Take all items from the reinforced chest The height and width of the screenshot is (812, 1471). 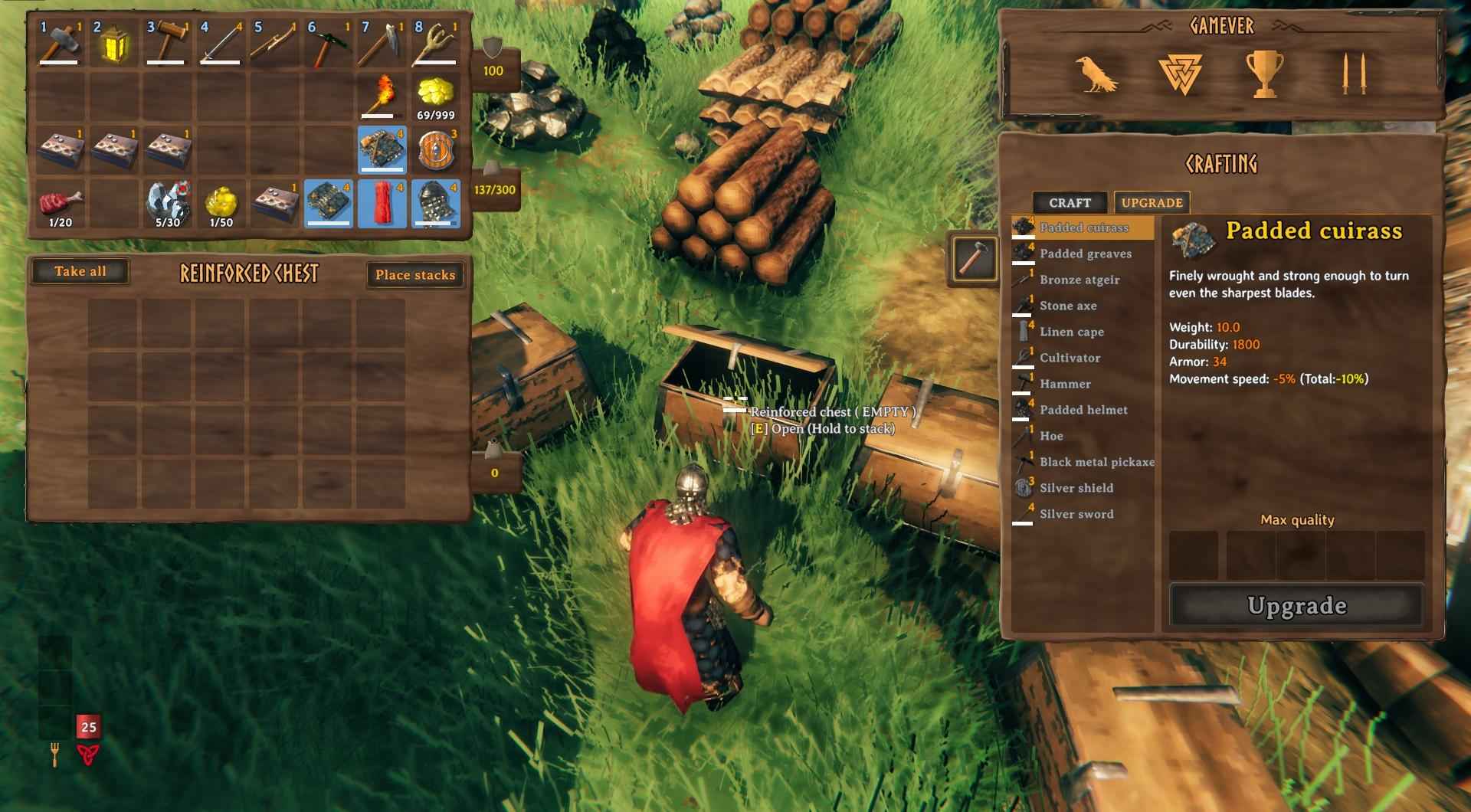point(80,271)
